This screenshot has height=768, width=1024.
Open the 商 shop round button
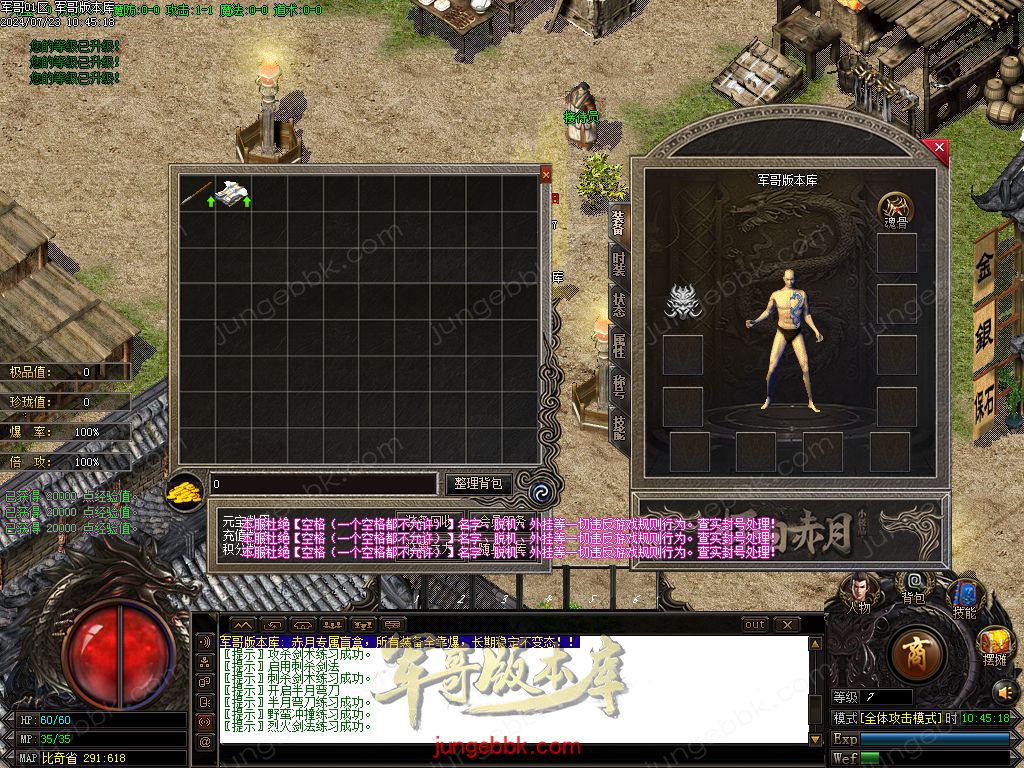coord(914,655)
